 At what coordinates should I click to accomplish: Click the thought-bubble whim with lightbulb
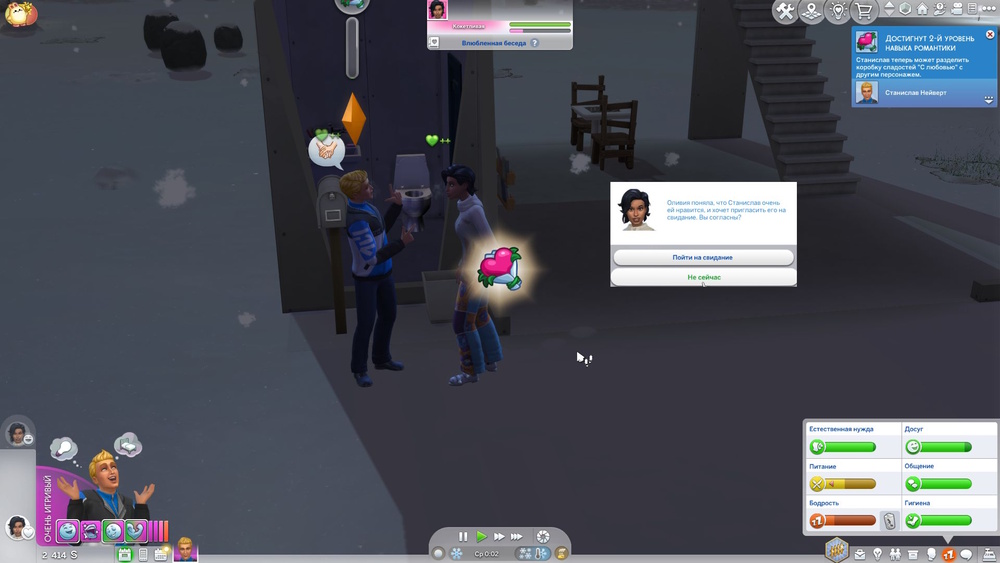tap(64, 448)
